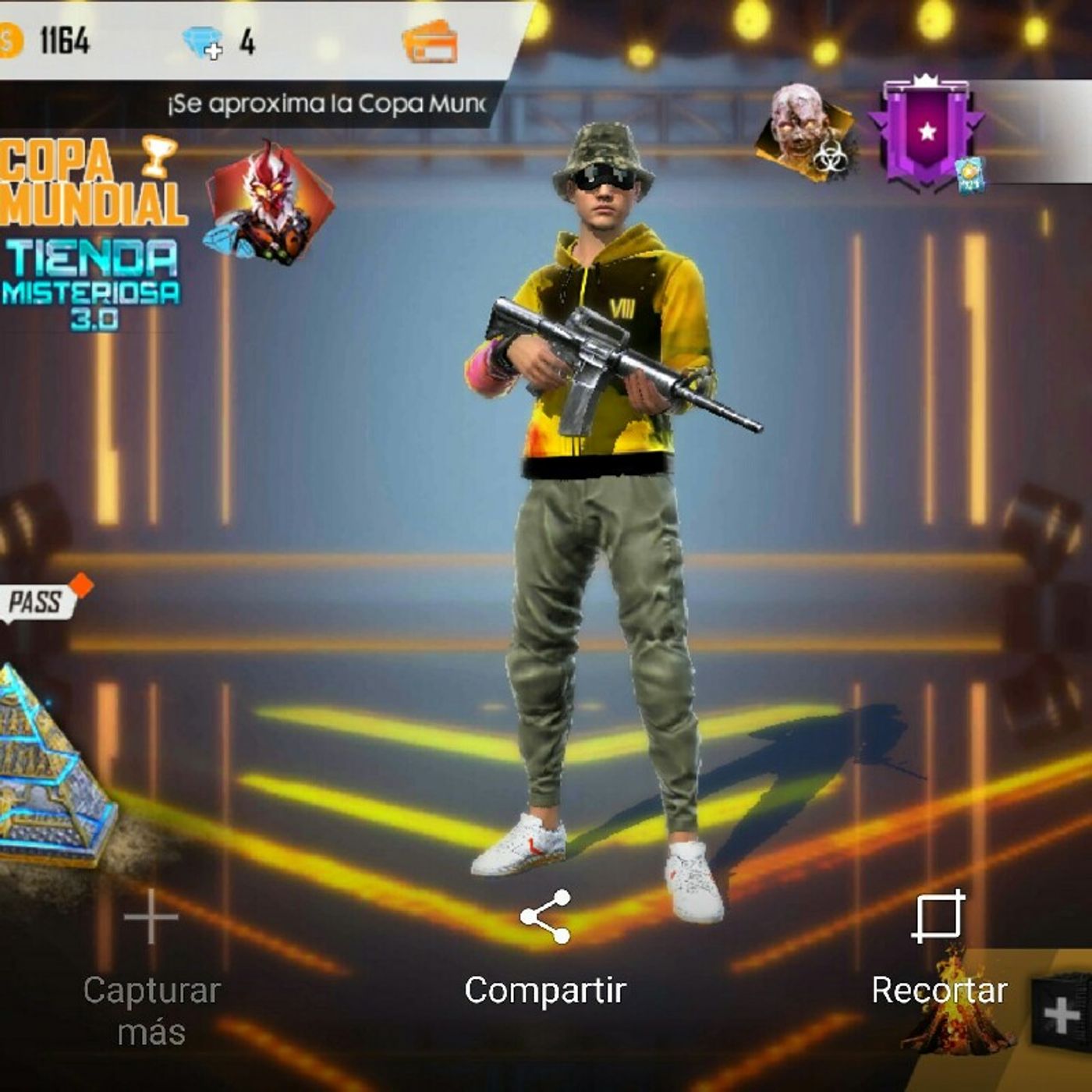
Task: Open the zombie biohazard mode icon
Action: tap(807, 133)
